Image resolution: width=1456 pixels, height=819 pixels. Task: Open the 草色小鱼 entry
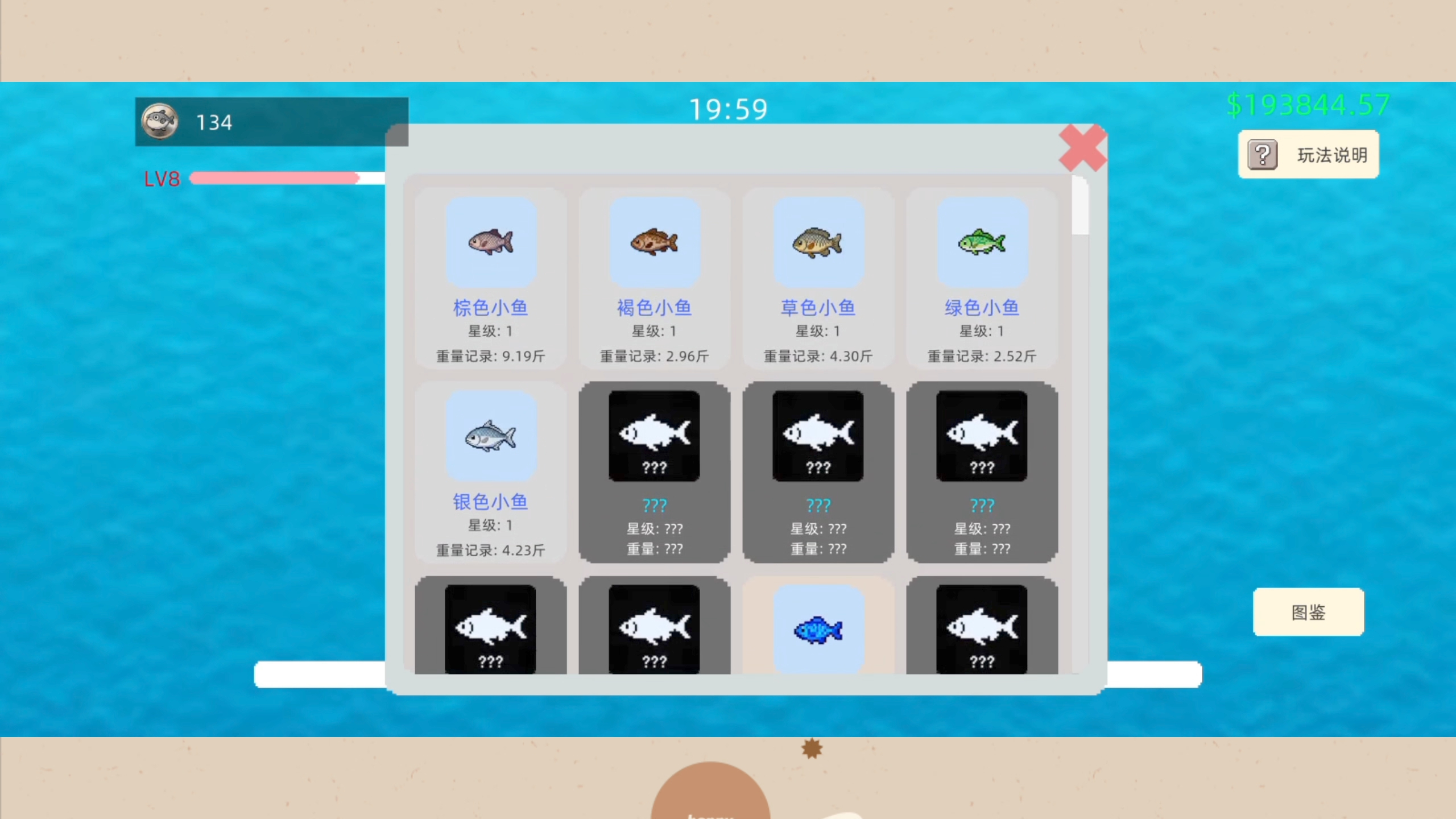point(818,242)
